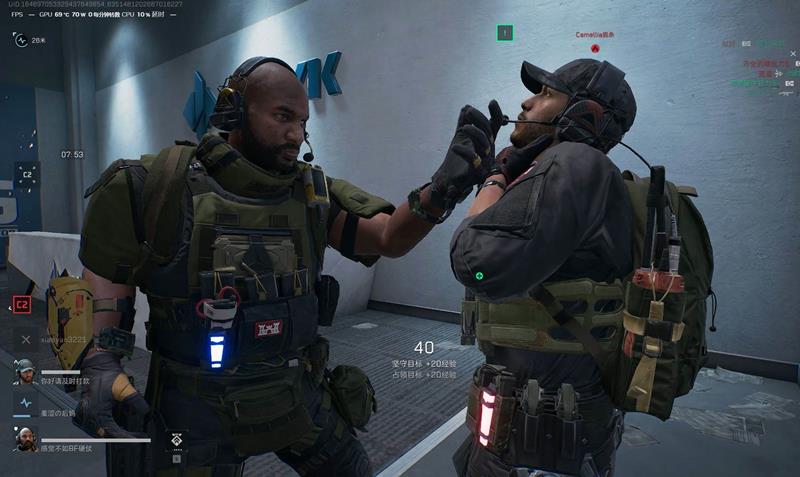
Task: Click the X icon above squad list
Action: point(26,340)
